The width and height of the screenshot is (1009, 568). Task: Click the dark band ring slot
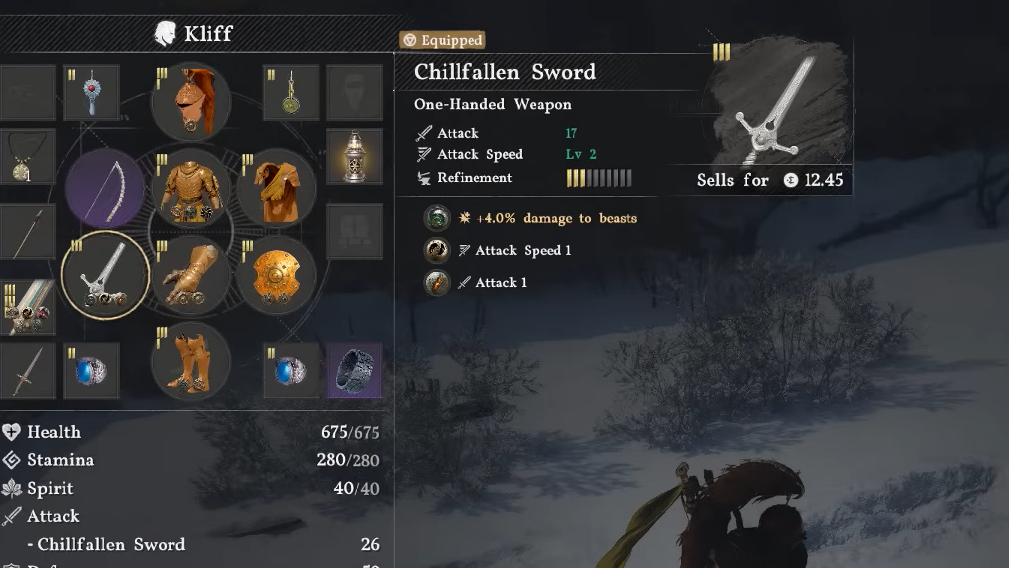pos(354,370)
